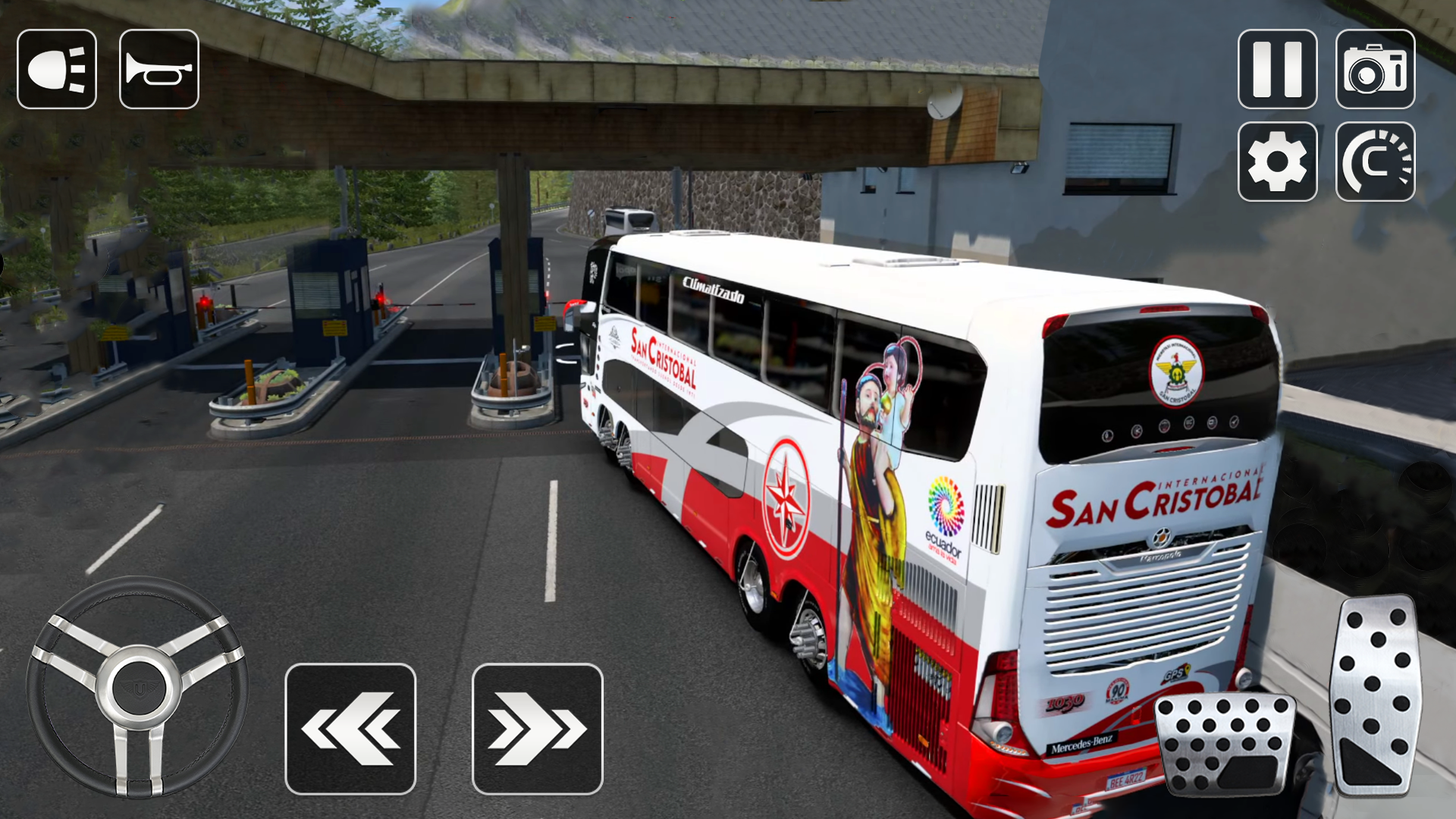Toggle the headlights on

(x=57, y=68)
